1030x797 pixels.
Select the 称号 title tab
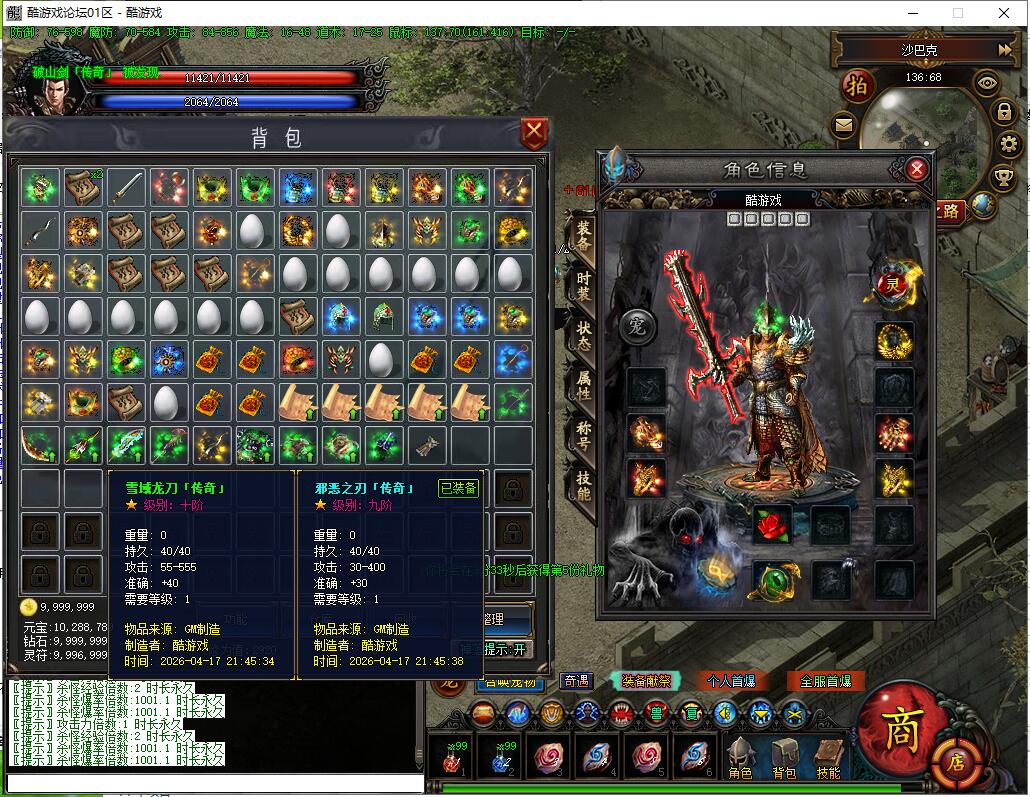pos(583,435)
